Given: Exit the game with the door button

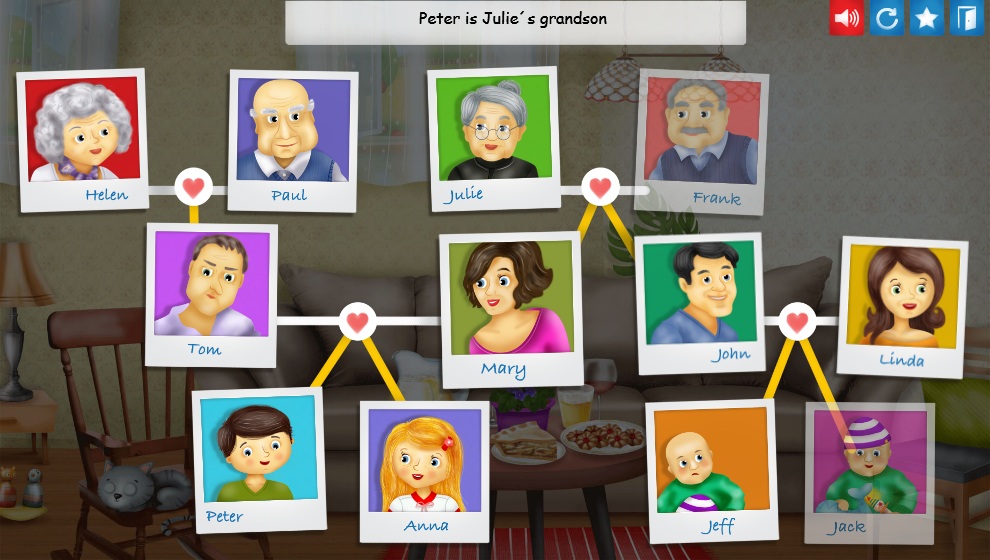Looking at the screenshot, I should pyautogui.click(x=966, y=18).
